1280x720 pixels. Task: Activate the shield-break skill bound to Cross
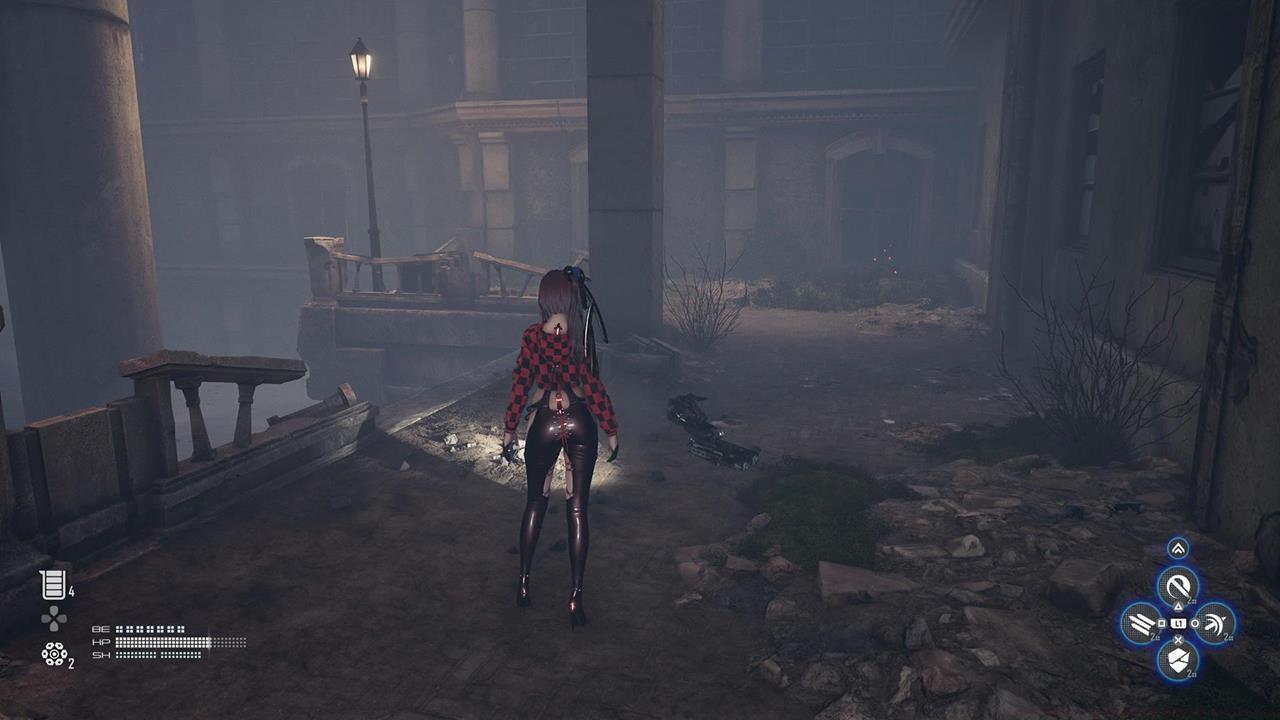click(1177, 657)
